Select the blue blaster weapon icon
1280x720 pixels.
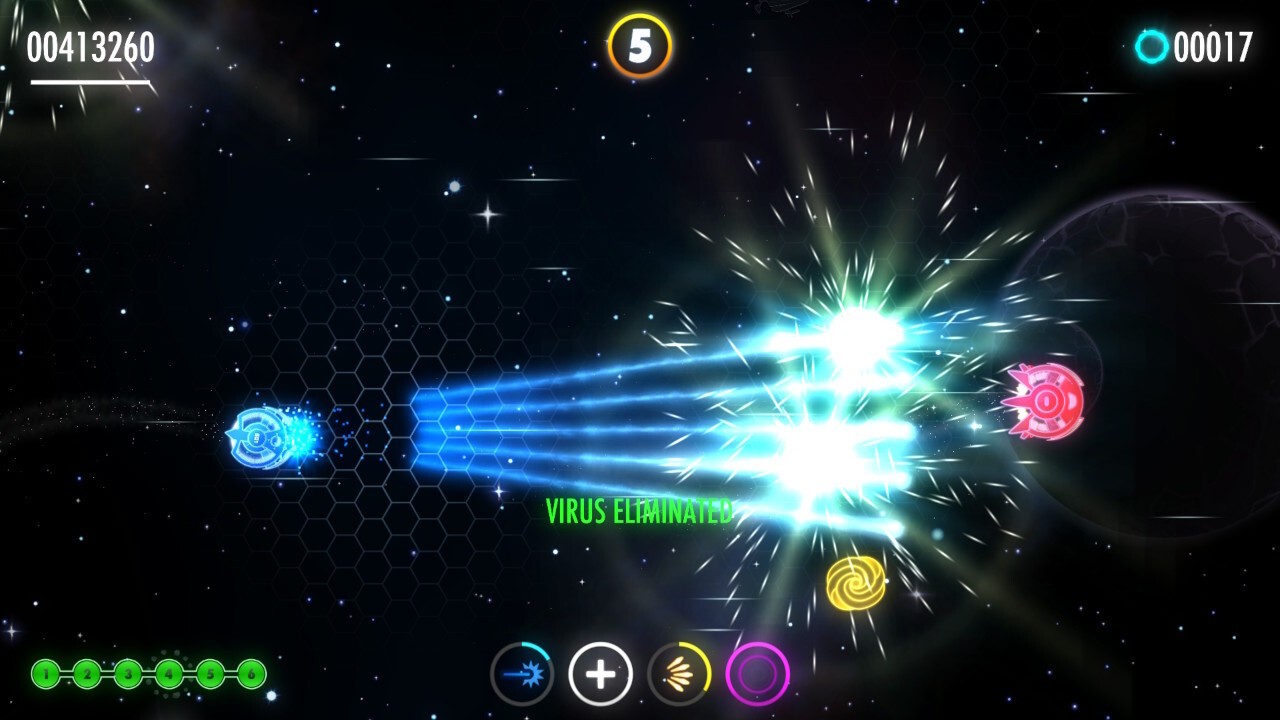[522, 673]
